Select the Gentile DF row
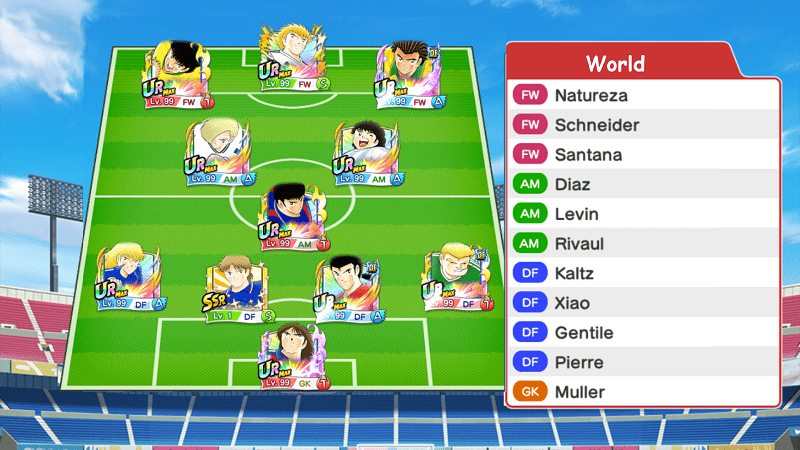 click(643, 332)
